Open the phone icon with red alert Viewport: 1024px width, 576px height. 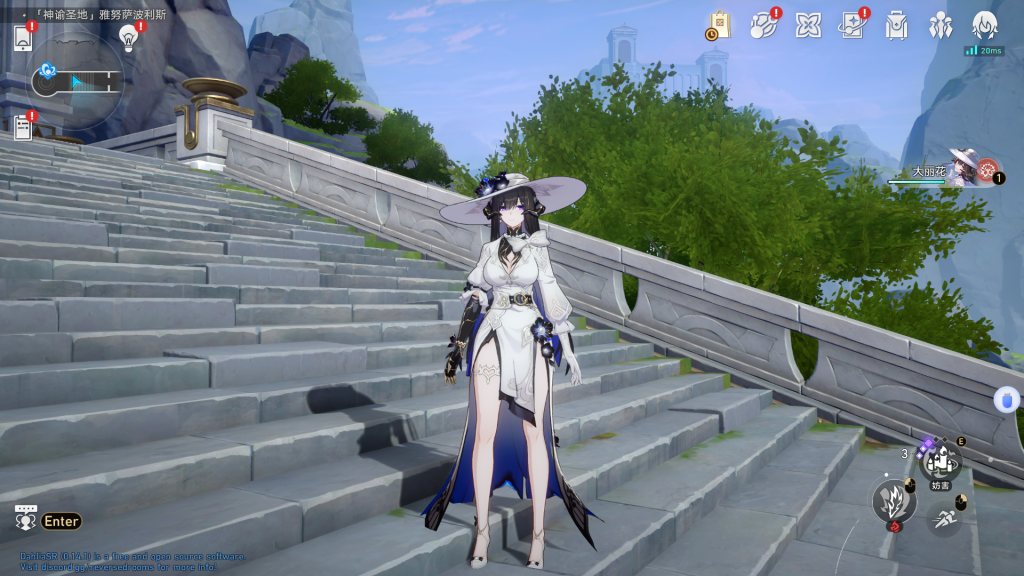point(24,38)
